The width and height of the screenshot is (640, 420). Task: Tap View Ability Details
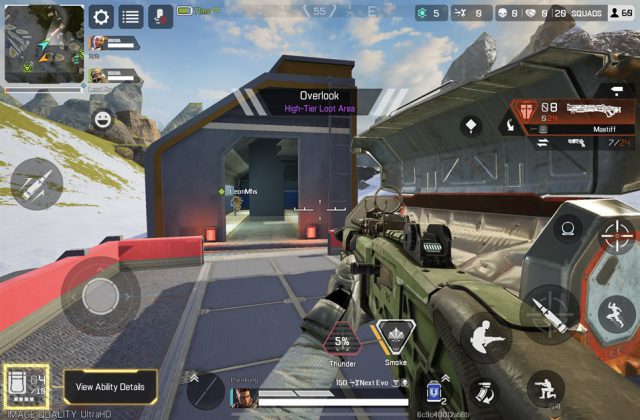[x=110, y=386]
